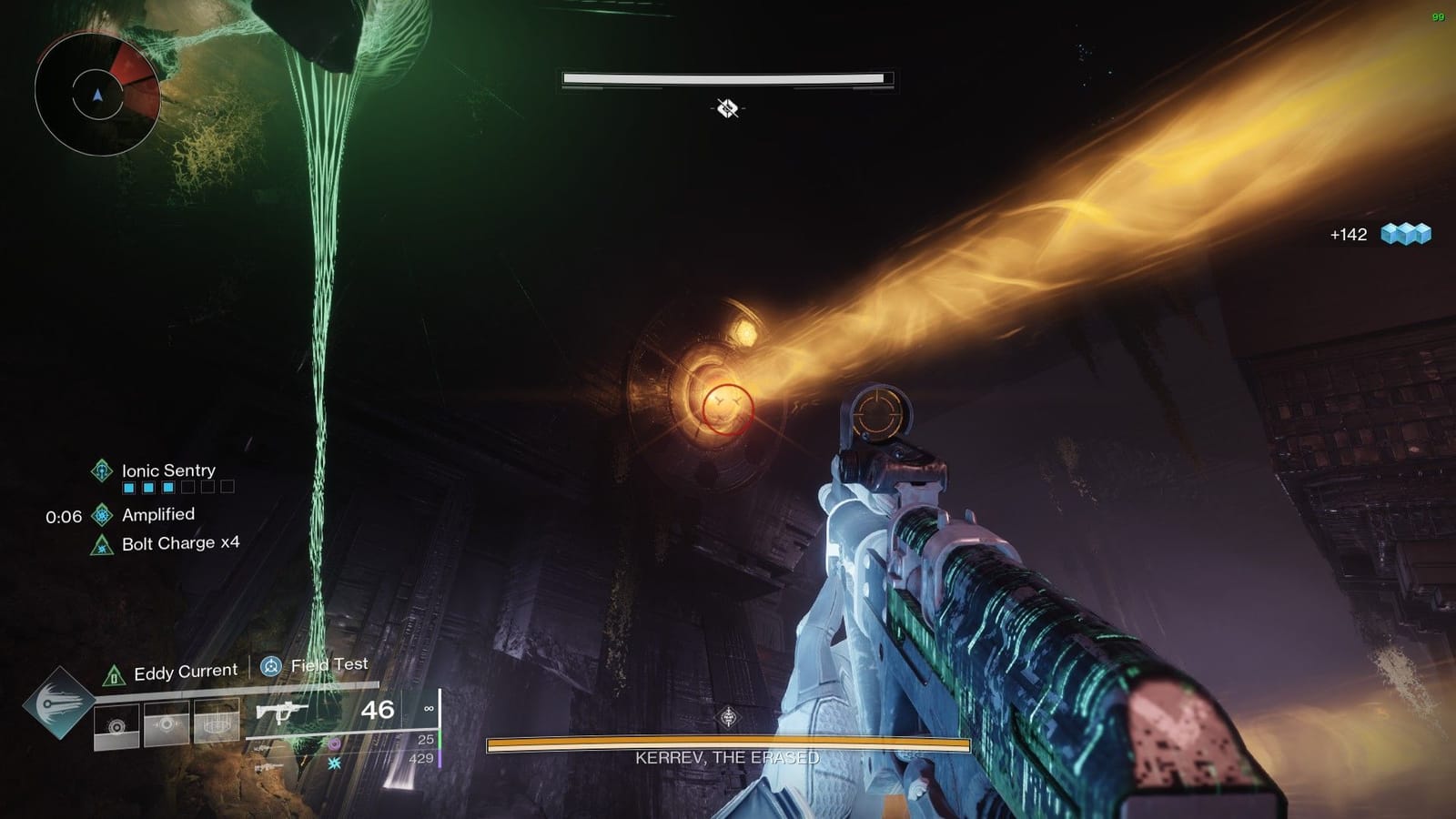Click the Amplified snowflake buff icon

[102, 514]
